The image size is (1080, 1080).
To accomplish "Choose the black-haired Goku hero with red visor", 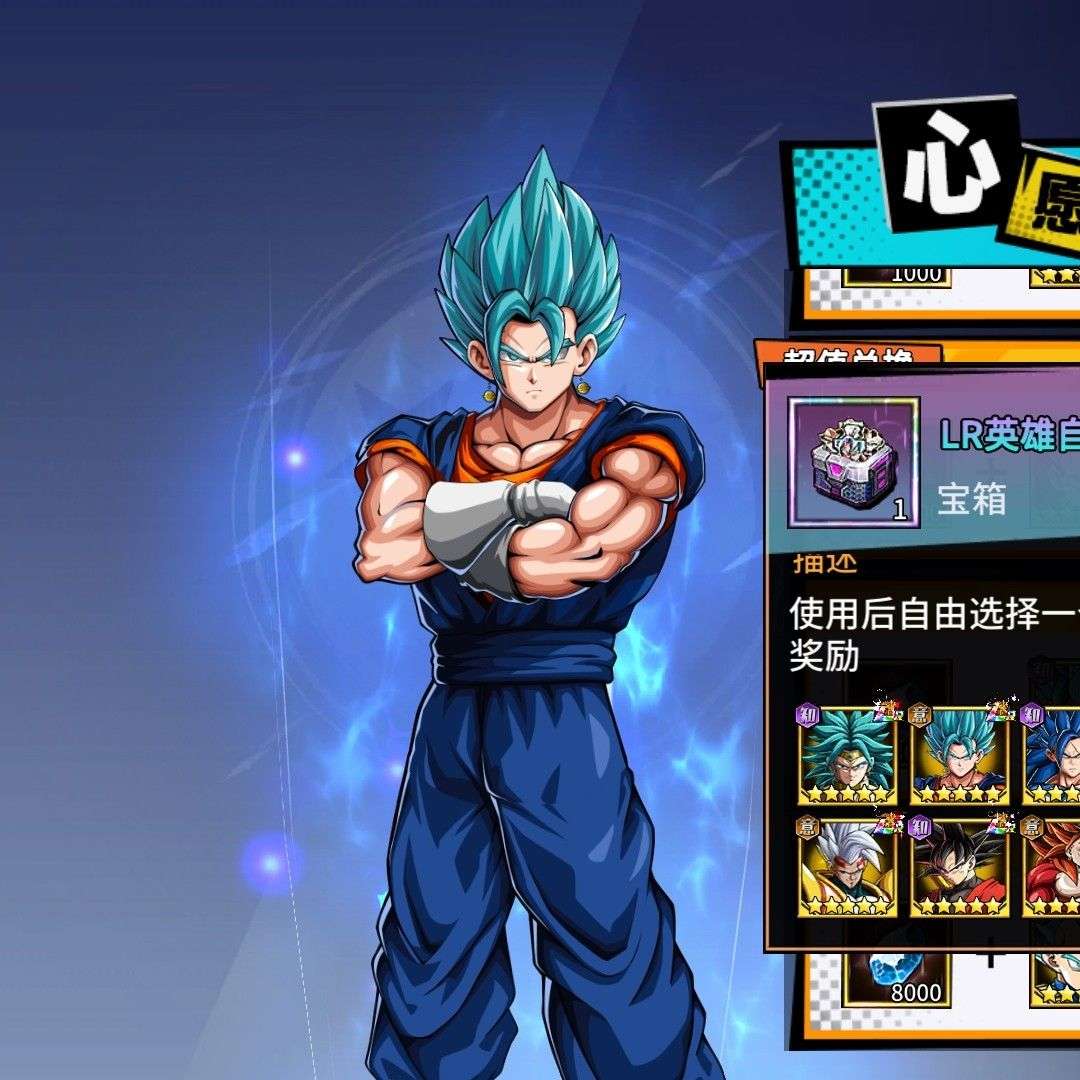I will coord(959,868).
